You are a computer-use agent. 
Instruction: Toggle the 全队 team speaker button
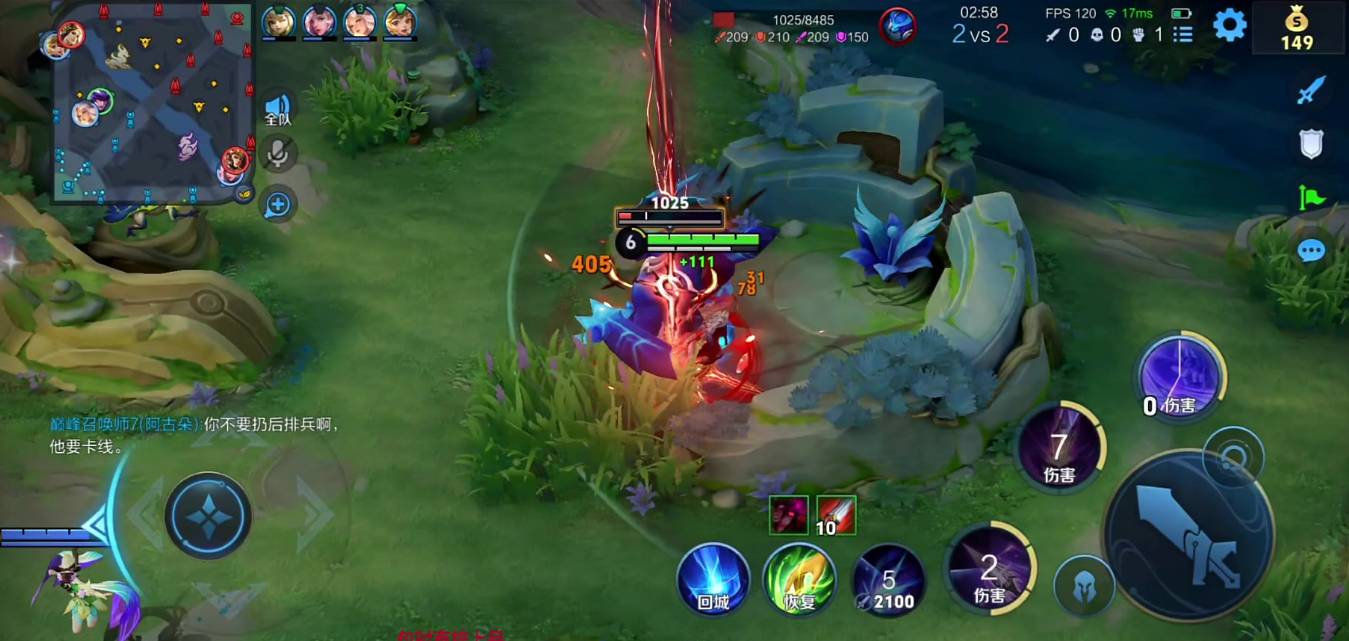pos(277,110)
